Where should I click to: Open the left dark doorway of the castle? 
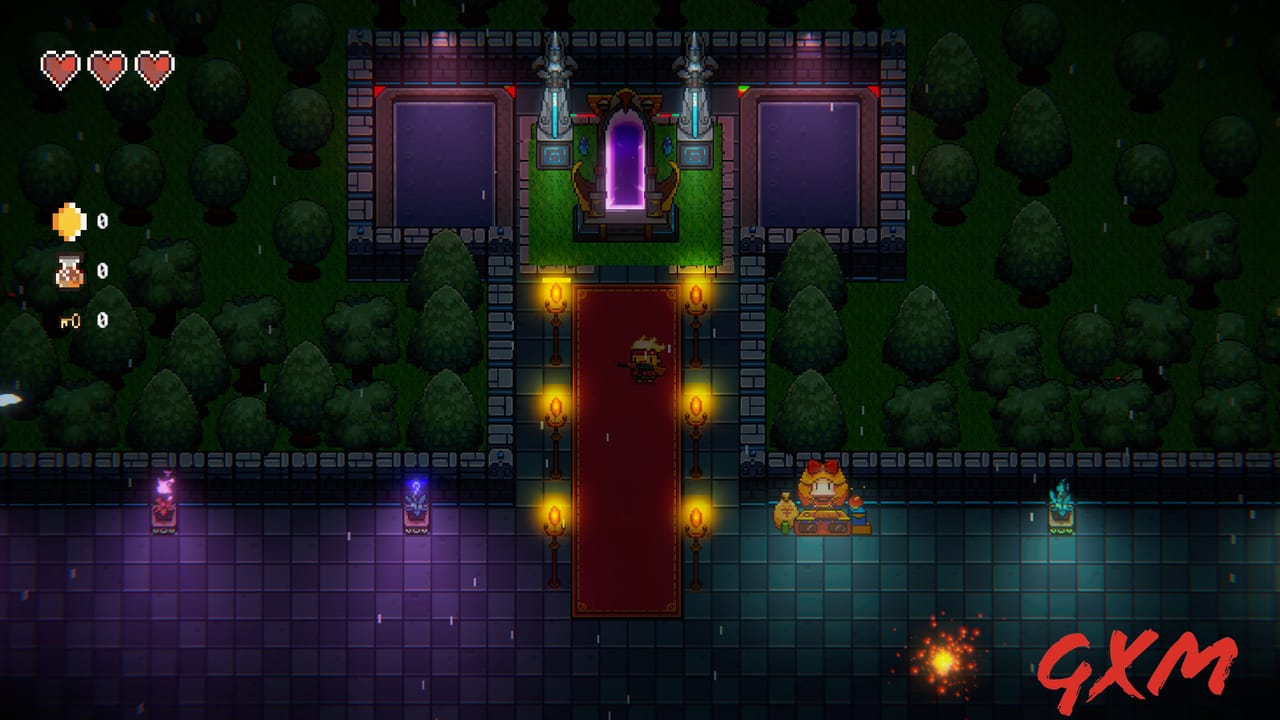click(445, 160)
